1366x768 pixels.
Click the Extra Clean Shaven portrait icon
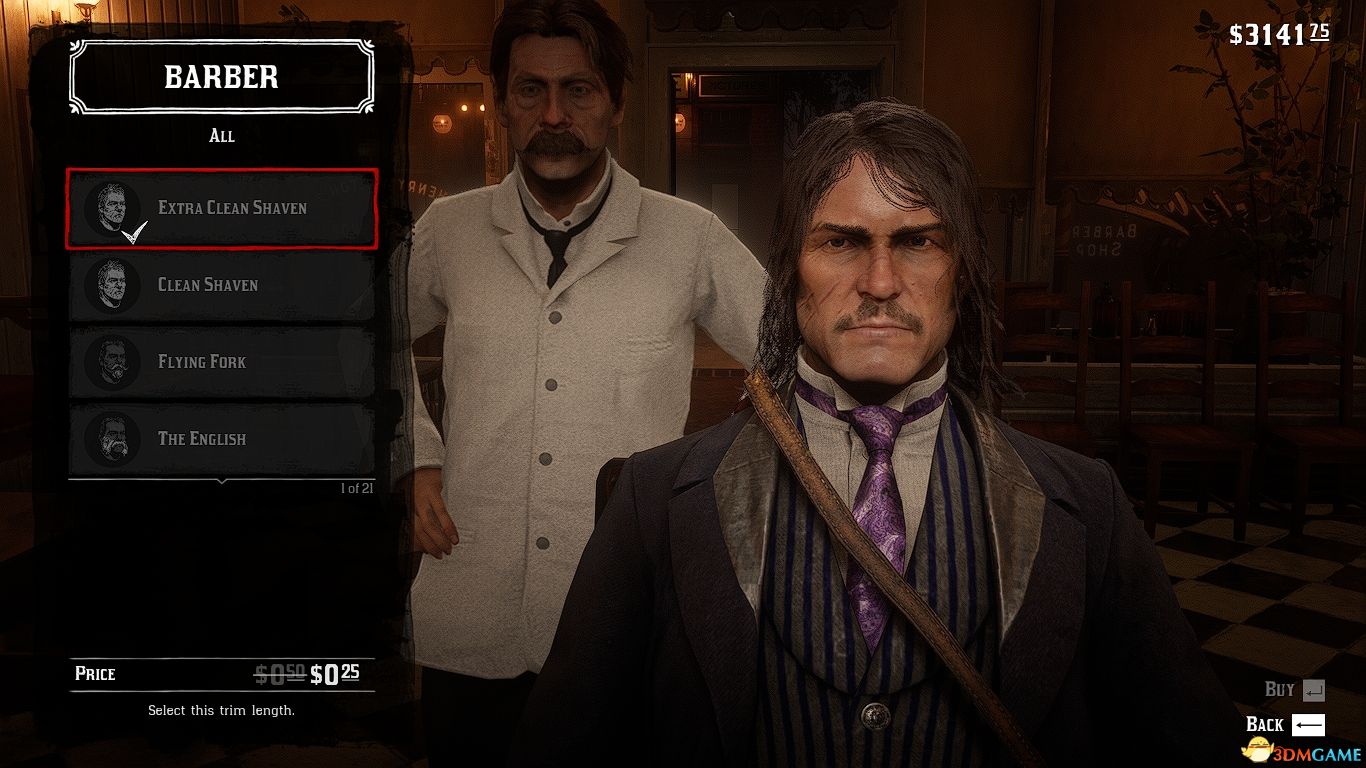point(113,207)
